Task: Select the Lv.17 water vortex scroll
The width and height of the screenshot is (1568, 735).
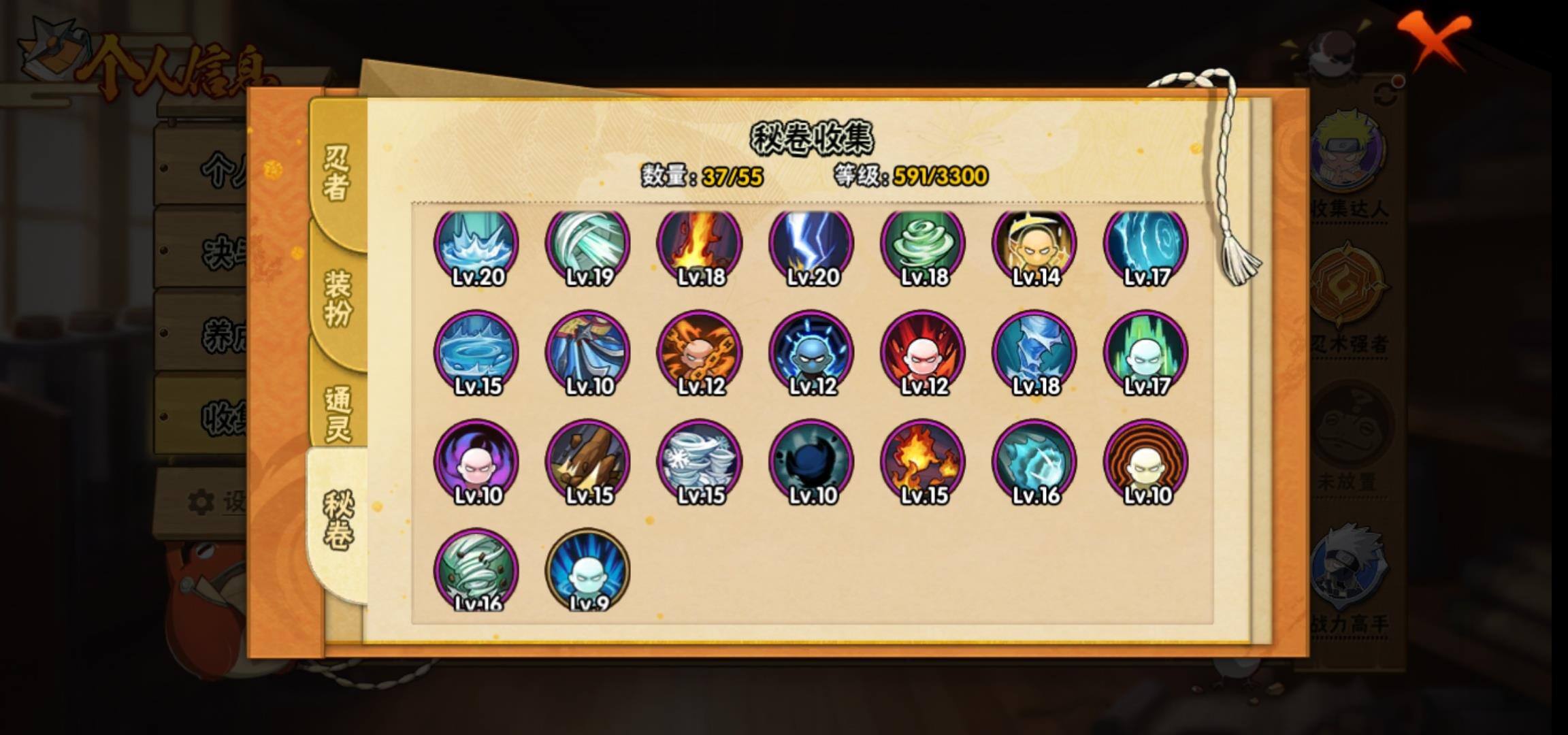Action: tap(1146, 245)
